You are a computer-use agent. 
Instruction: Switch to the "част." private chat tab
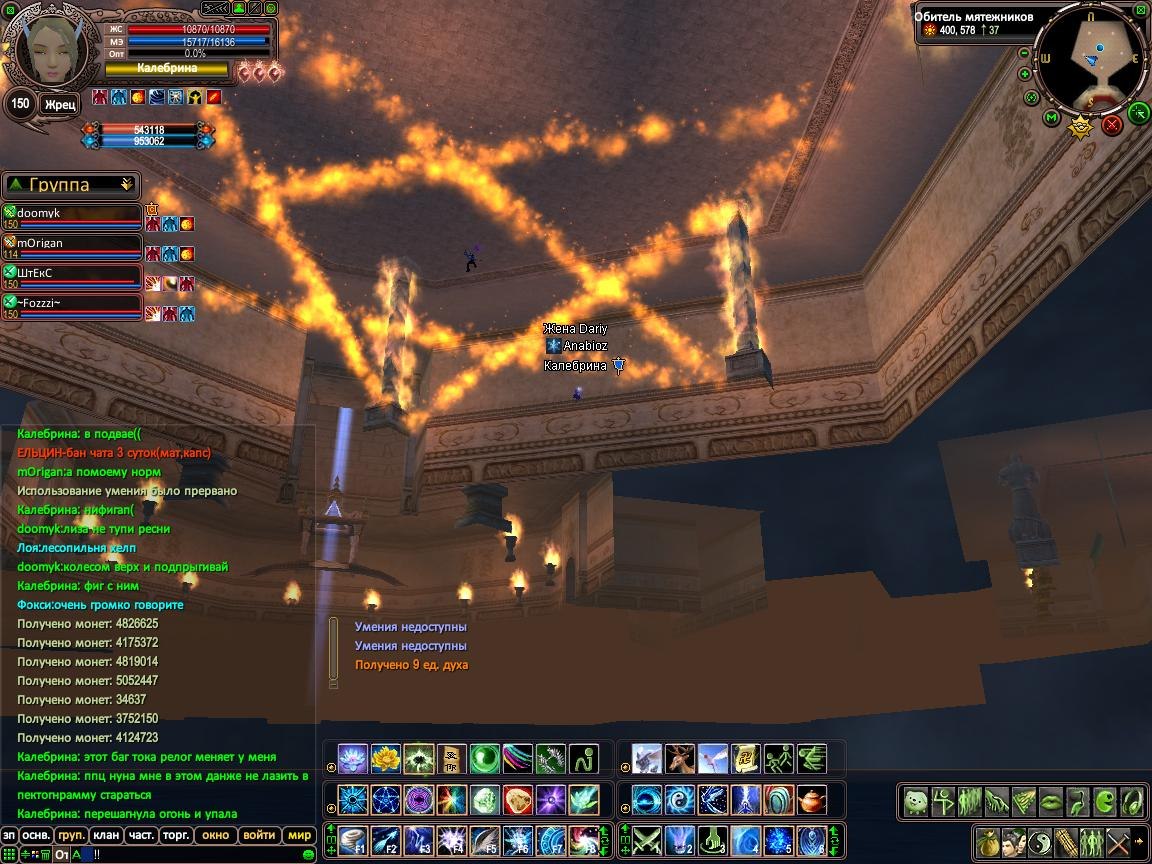pyautogui.click(x=141, y=835)
